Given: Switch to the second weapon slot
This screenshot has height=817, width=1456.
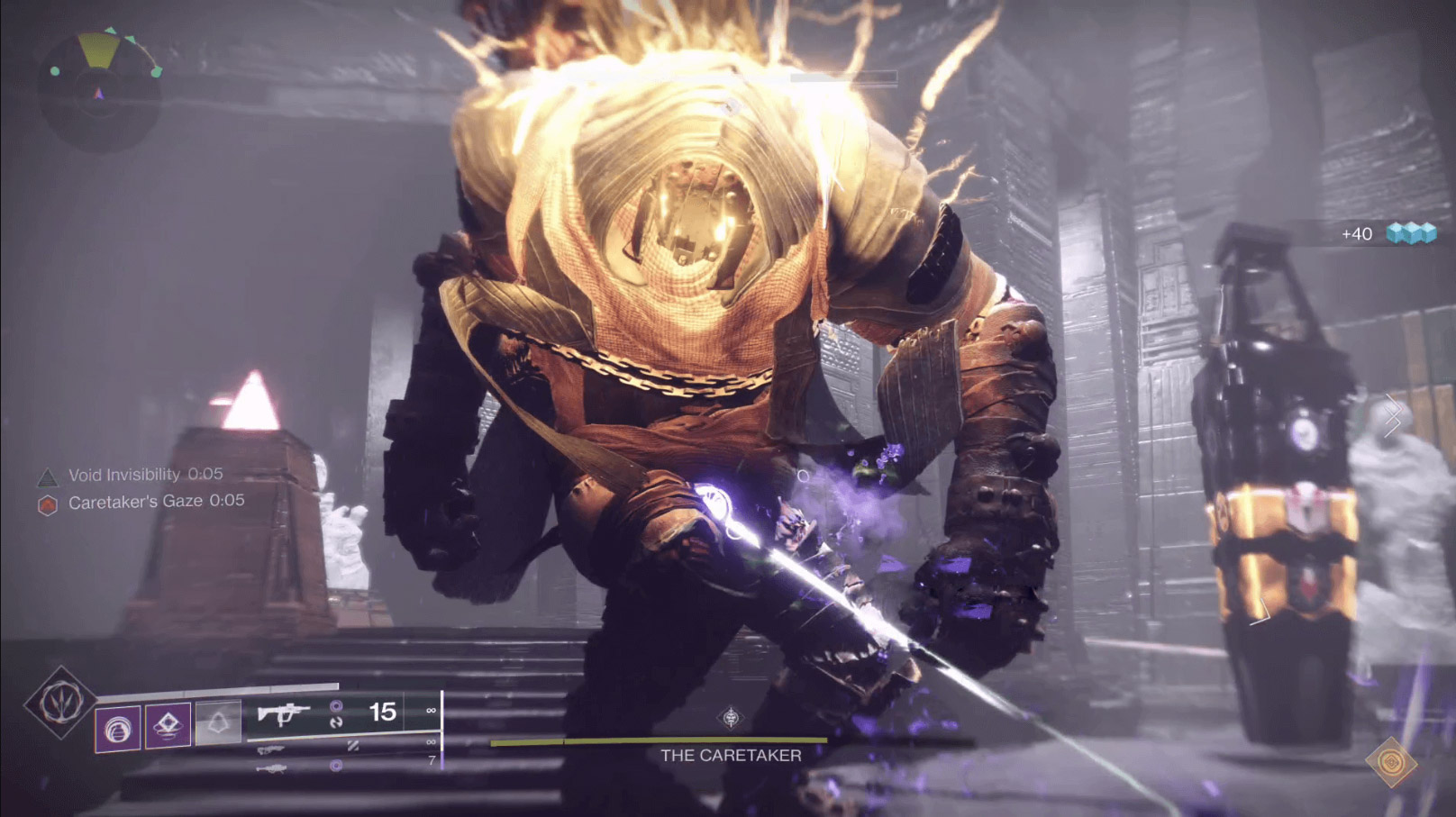Looking at the screenshot, I should pyautogui.click(x=270, y=749).
